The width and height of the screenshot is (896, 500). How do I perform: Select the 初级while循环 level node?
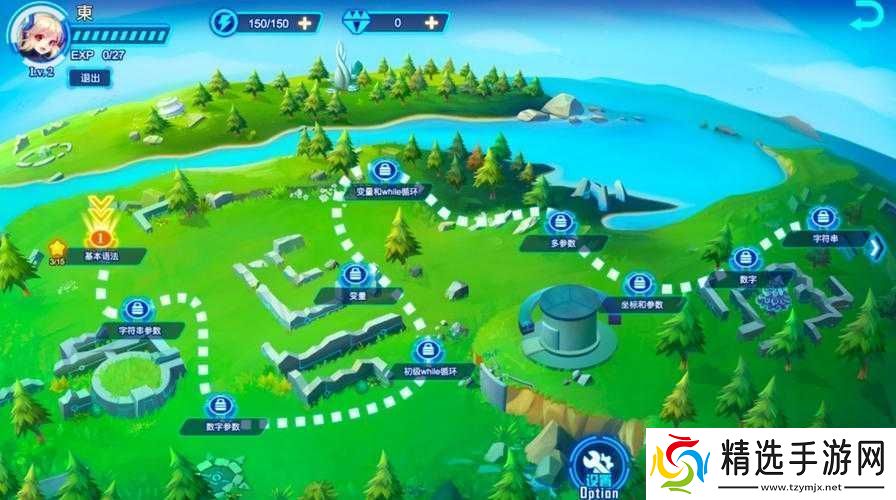click(428, 350)
